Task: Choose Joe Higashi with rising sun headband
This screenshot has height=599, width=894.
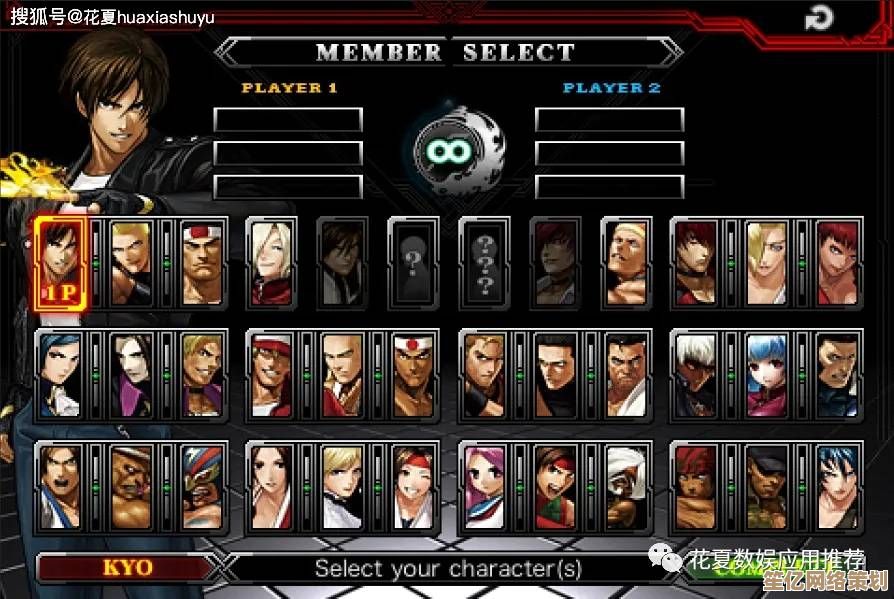Action: pos(414,374)
